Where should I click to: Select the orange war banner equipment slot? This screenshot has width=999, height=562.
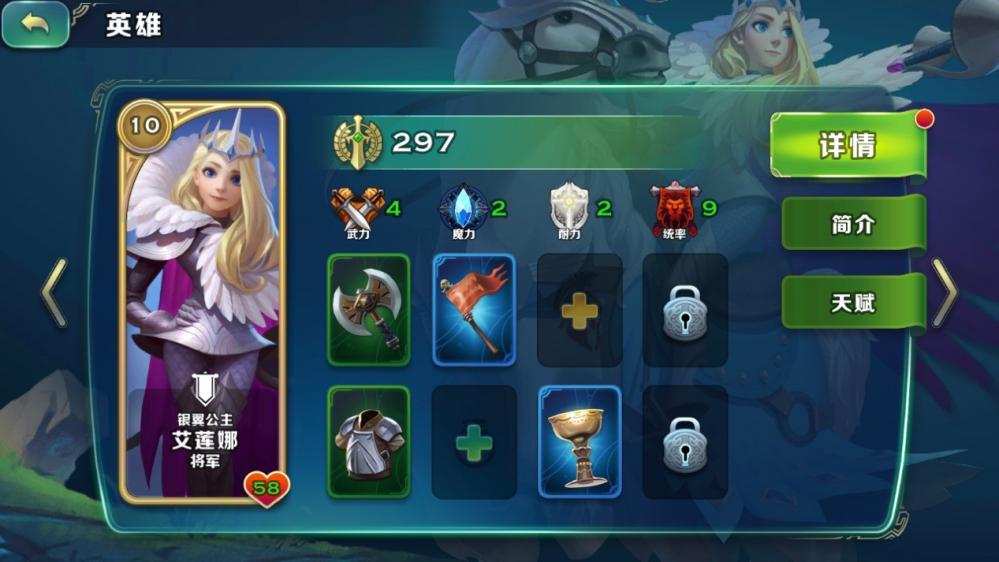click(474, 310)
